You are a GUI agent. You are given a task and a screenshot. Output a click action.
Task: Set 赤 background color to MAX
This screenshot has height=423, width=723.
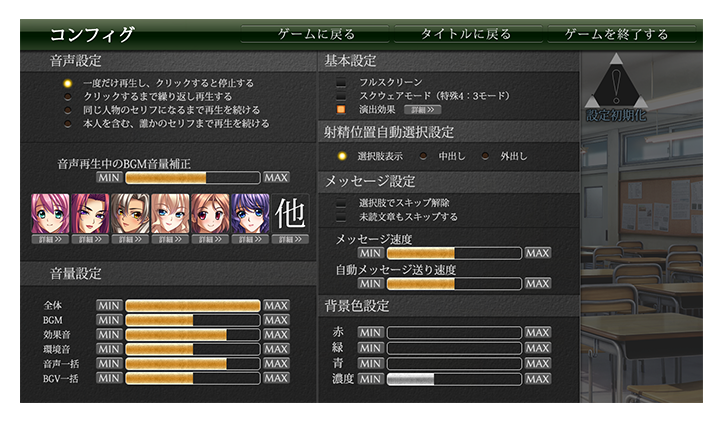[538, 333]
